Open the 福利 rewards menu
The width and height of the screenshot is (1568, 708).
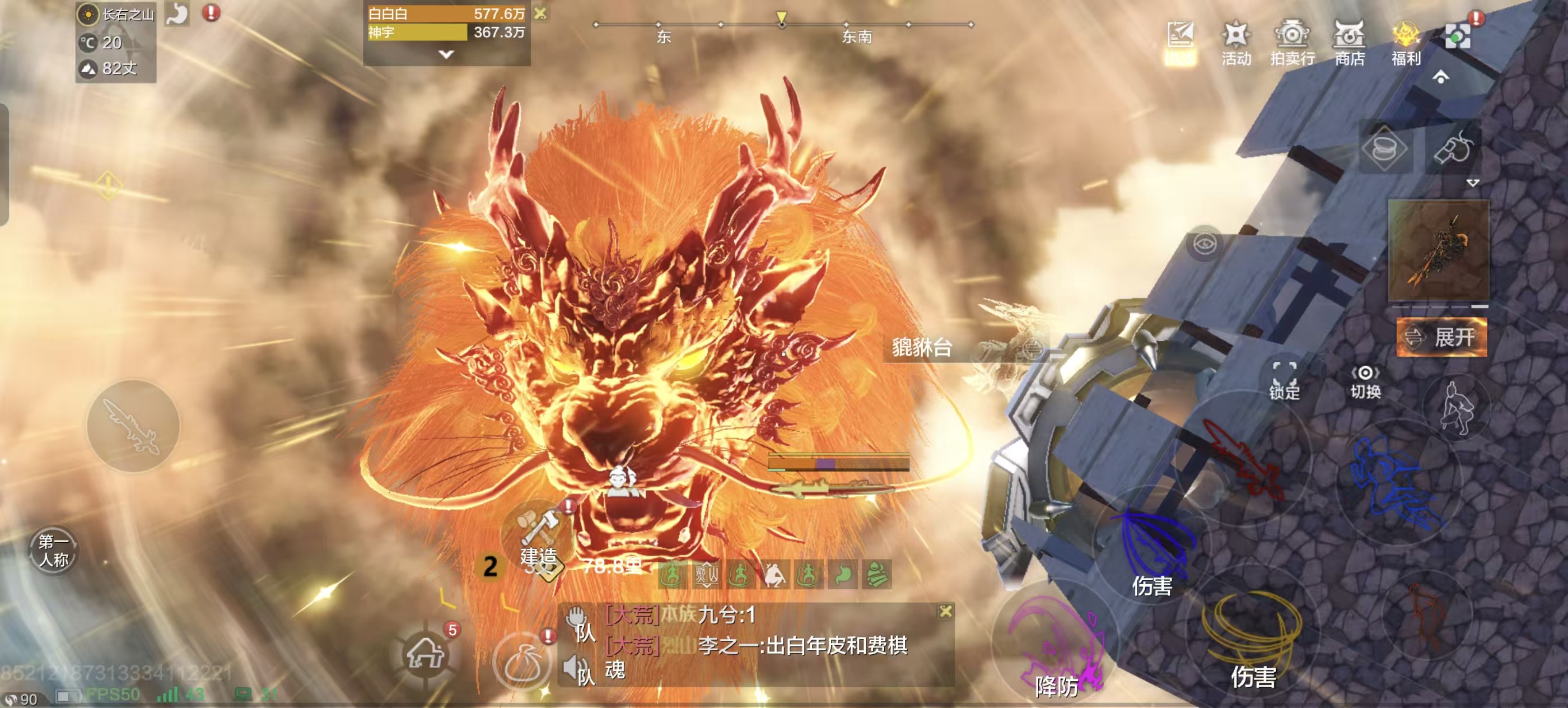pyautogui.click(x=1406, y=43)
